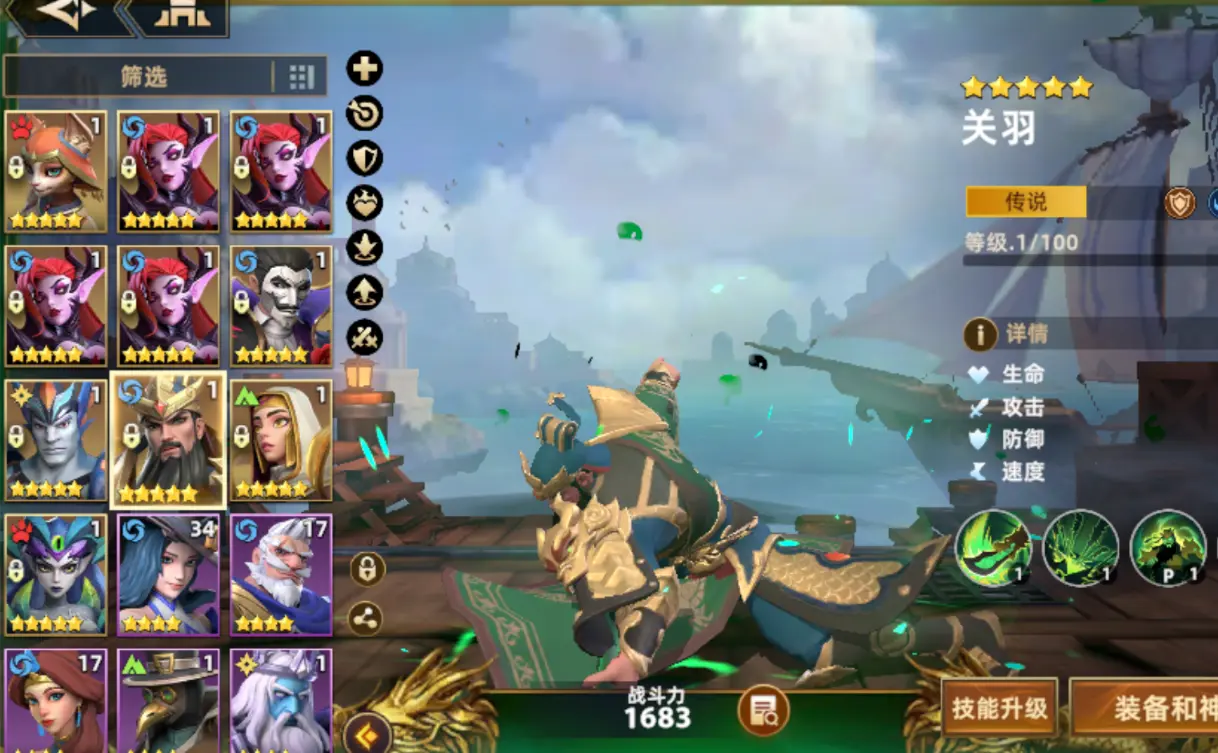Return home via the castle icon button
The image size is (1218, 753).
[x=180, y=14]
